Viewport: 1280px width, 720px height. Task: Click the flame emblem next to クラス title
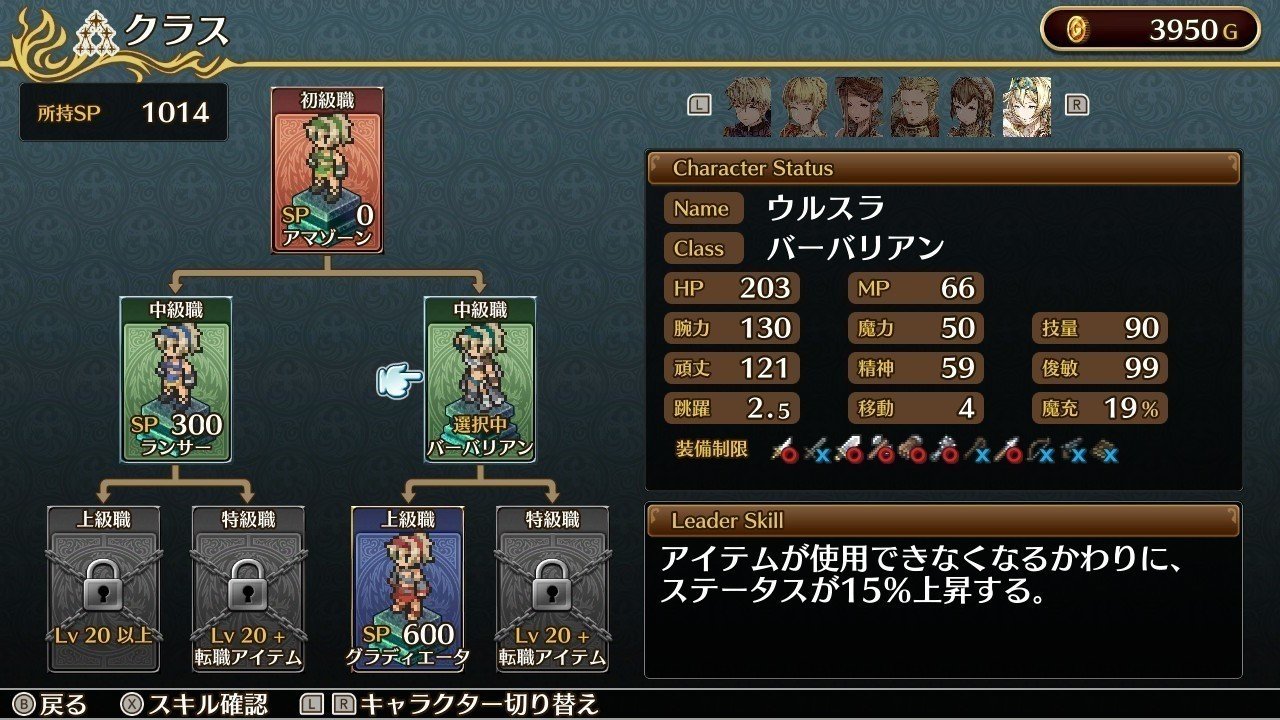pyautogui.click(x=40, y=34)
